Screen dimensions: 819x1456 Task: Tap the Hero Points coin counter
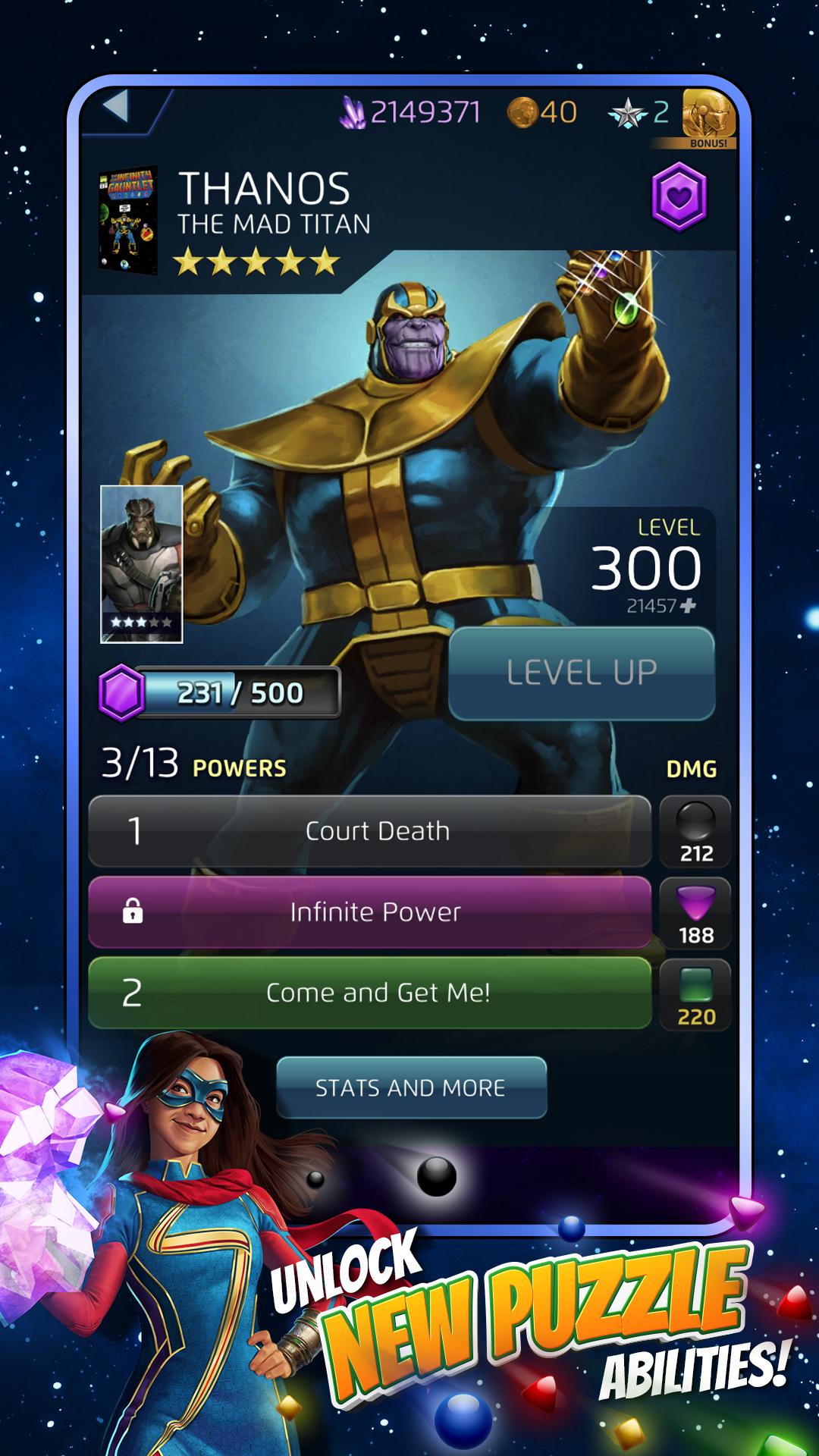[542, 112]
